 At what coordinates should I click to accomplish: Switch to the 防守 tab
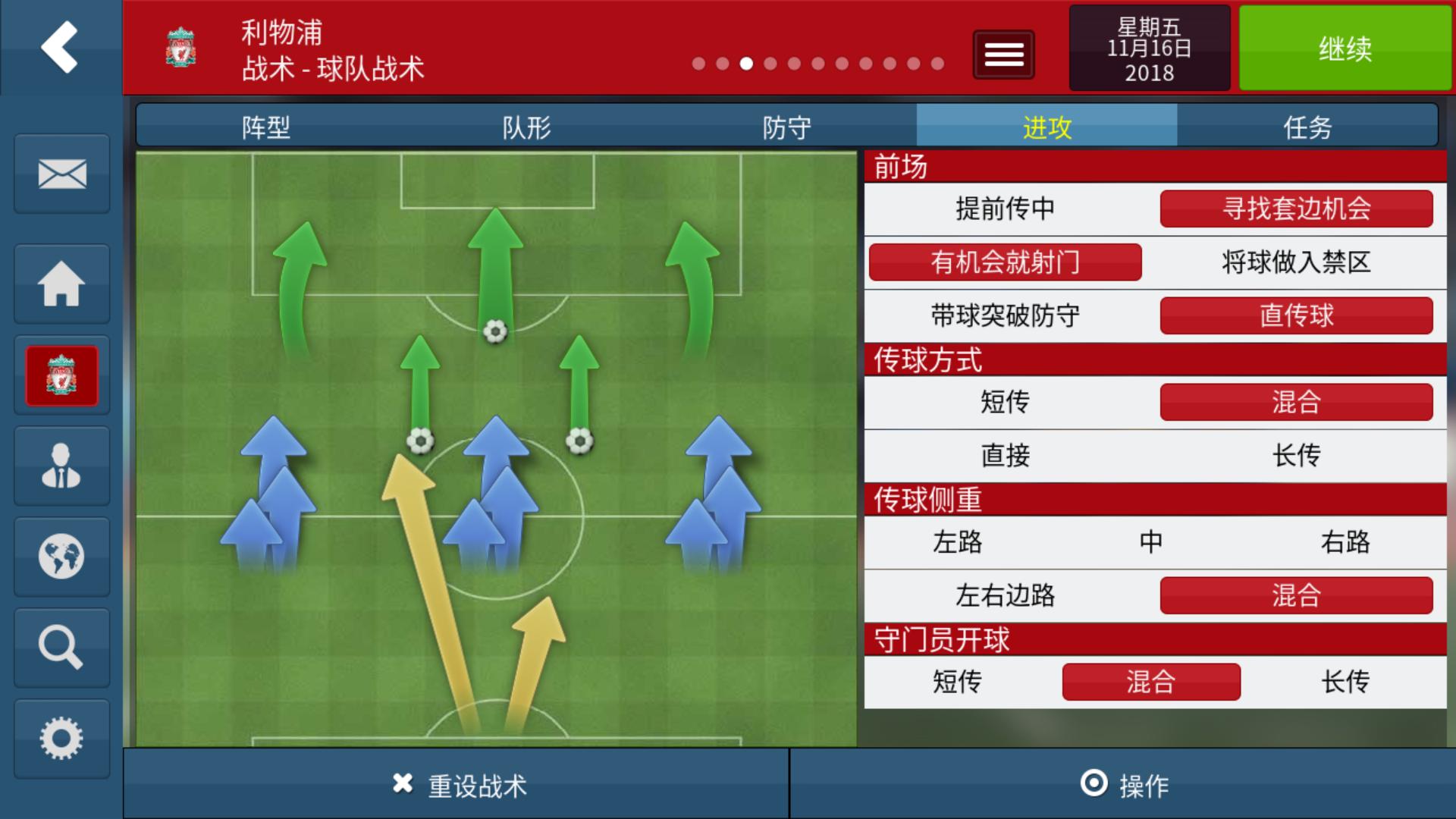click(786, 127)
